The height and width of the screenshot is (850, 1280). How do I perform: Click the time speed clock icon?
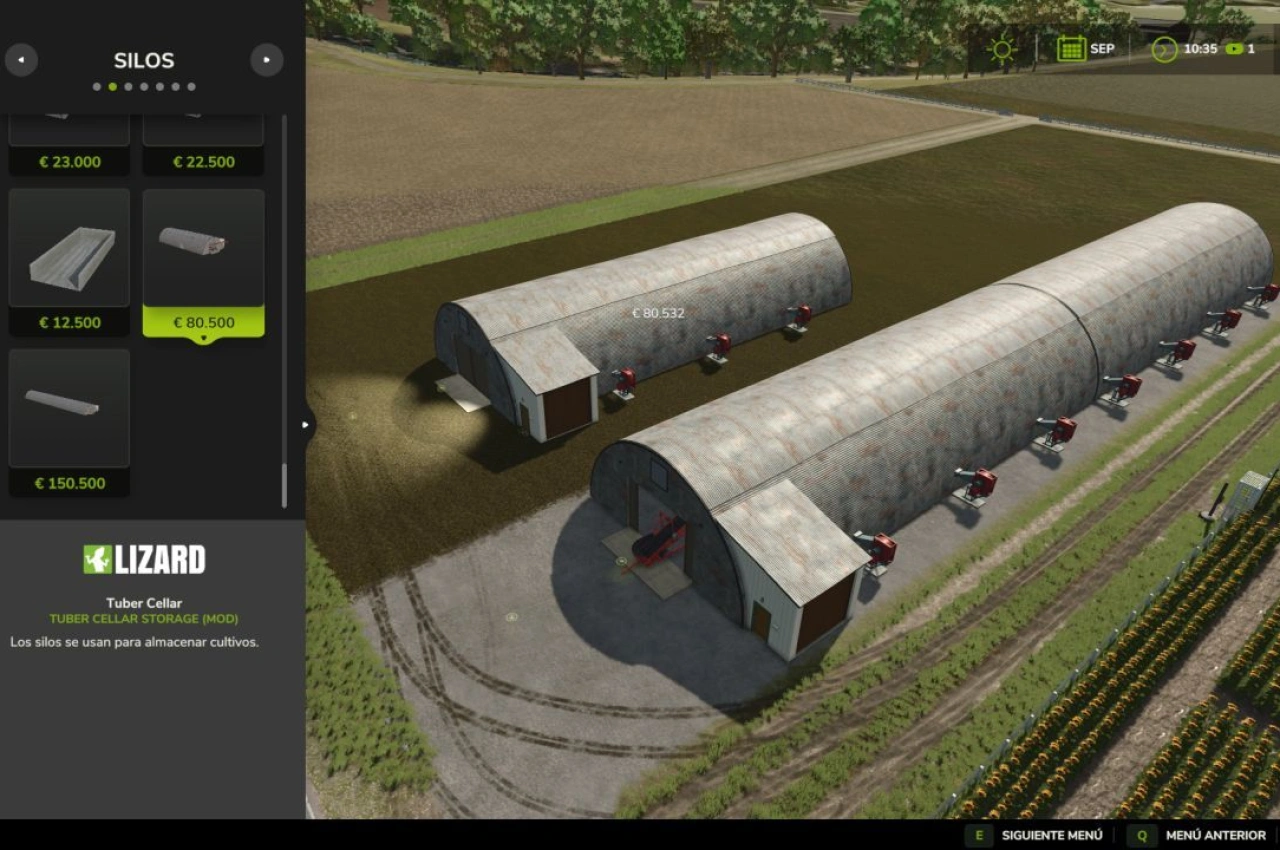[x=1163, y=47]
